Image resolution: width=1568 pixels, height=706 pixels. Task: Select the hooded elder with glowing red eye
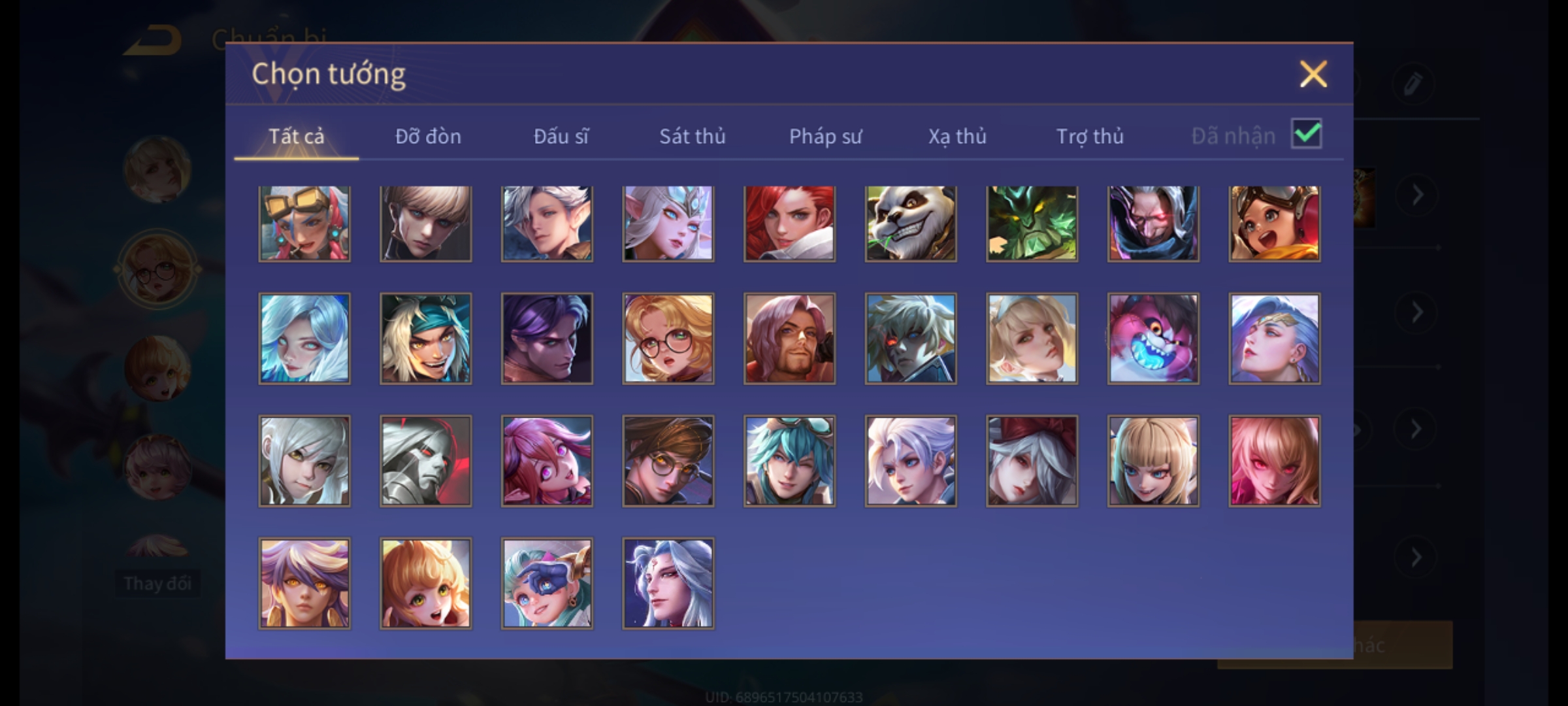pos(1153,224)
